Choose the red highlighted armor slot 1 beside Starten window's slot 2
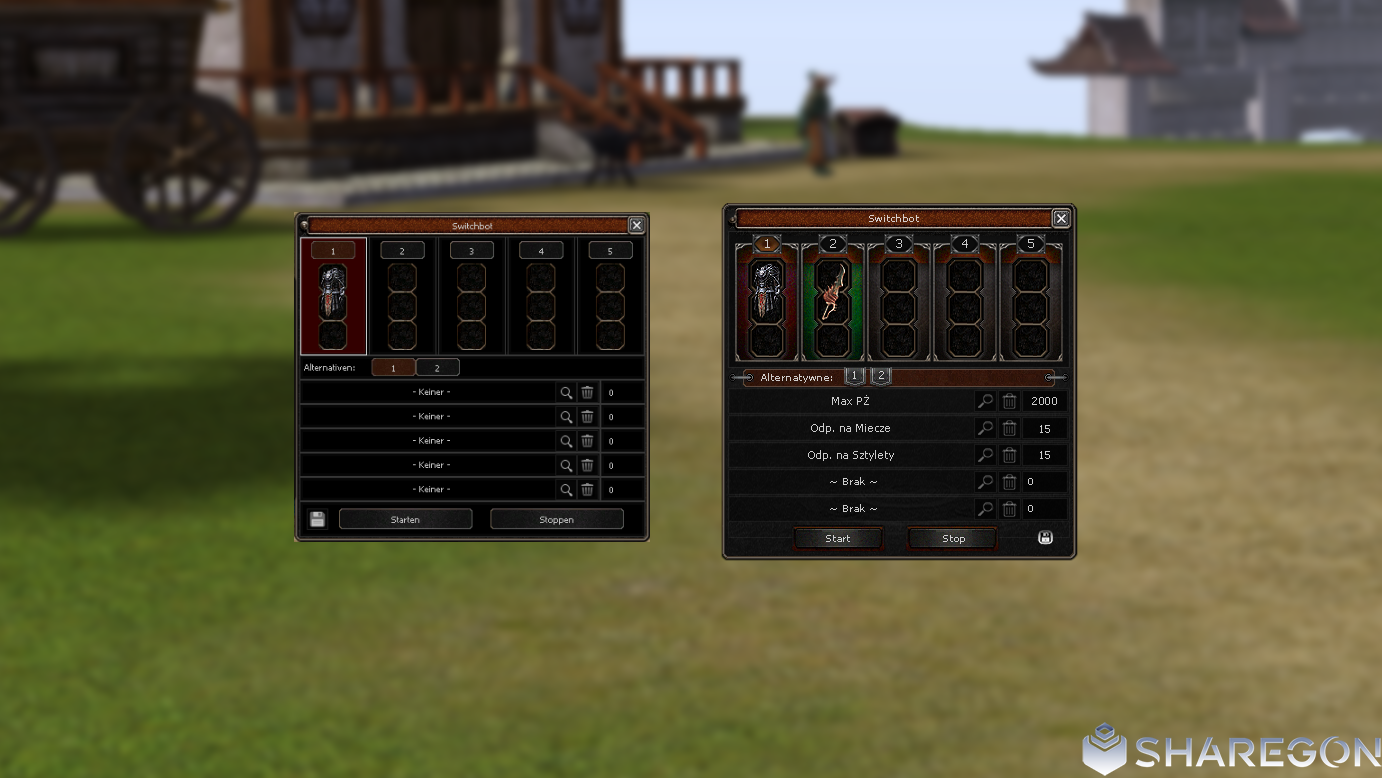1382x778 pixels. (x=333, y=297)
